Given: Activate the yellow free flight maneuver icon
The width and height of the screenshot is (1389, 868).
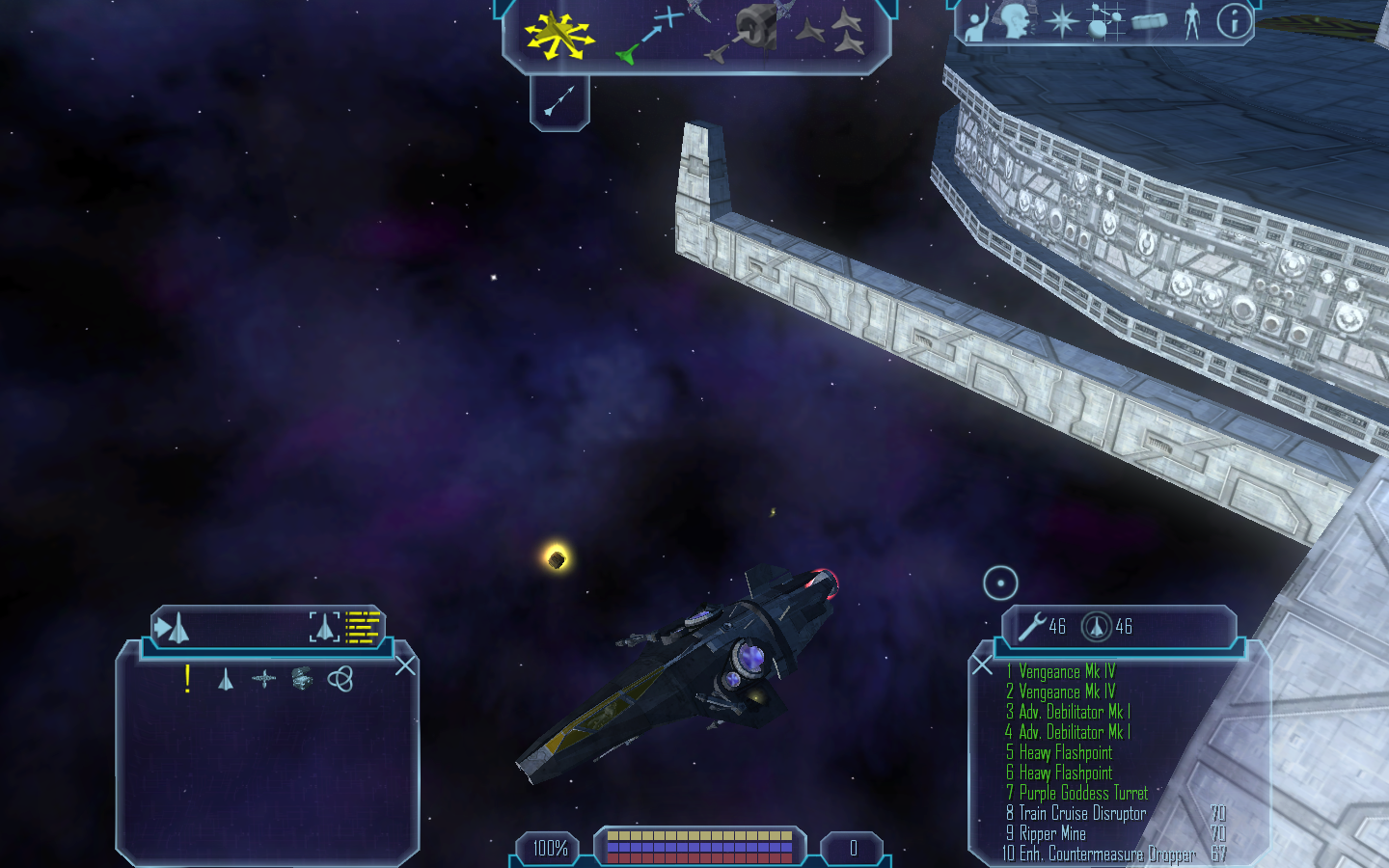Looking at the screenshot, I should click(558, 35).
